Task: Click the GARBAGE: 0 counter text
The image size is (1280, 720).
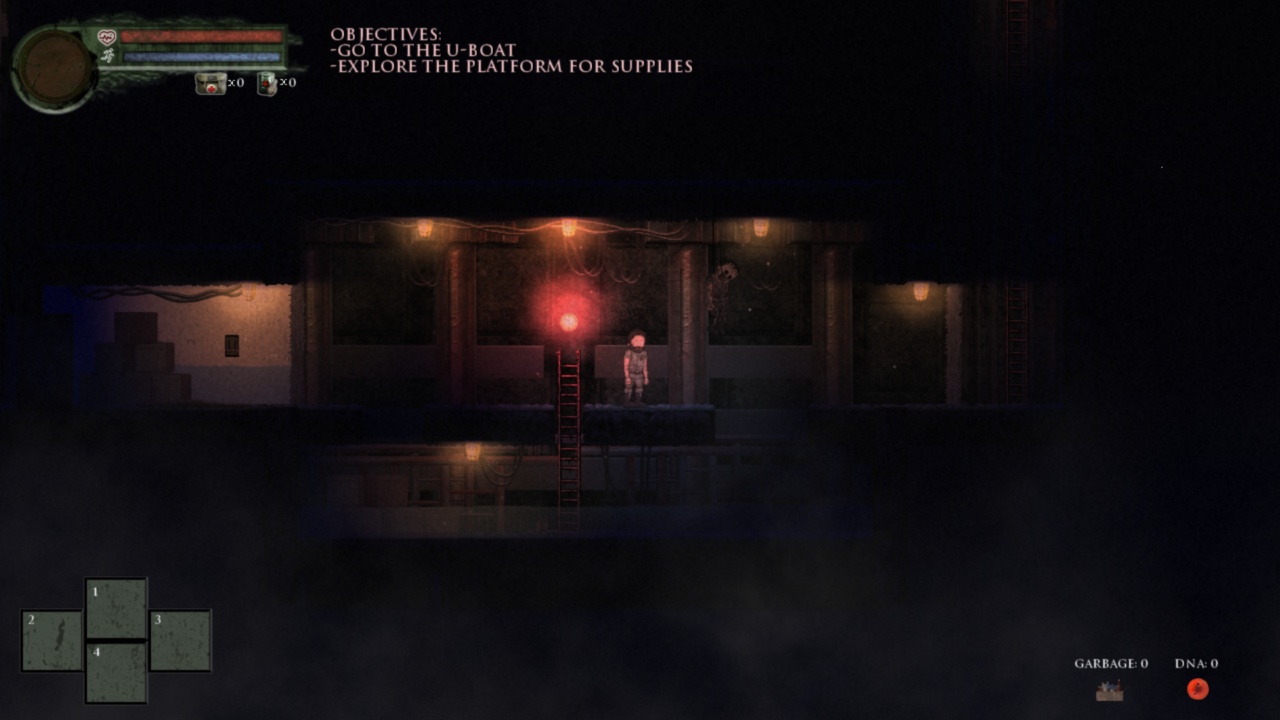Action: point(1110,663)
